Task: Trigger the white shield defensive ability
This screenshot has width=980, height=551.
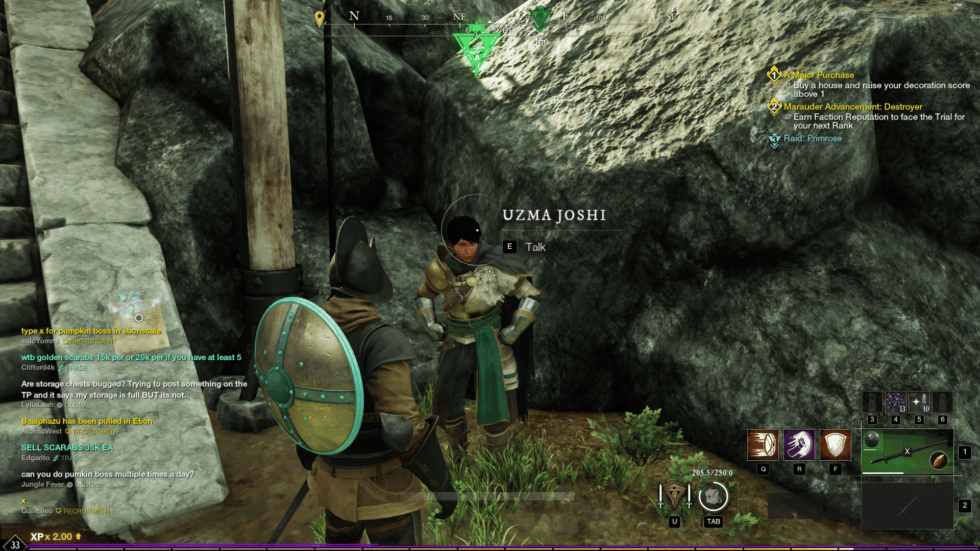Action: click(x=835, y=445)
